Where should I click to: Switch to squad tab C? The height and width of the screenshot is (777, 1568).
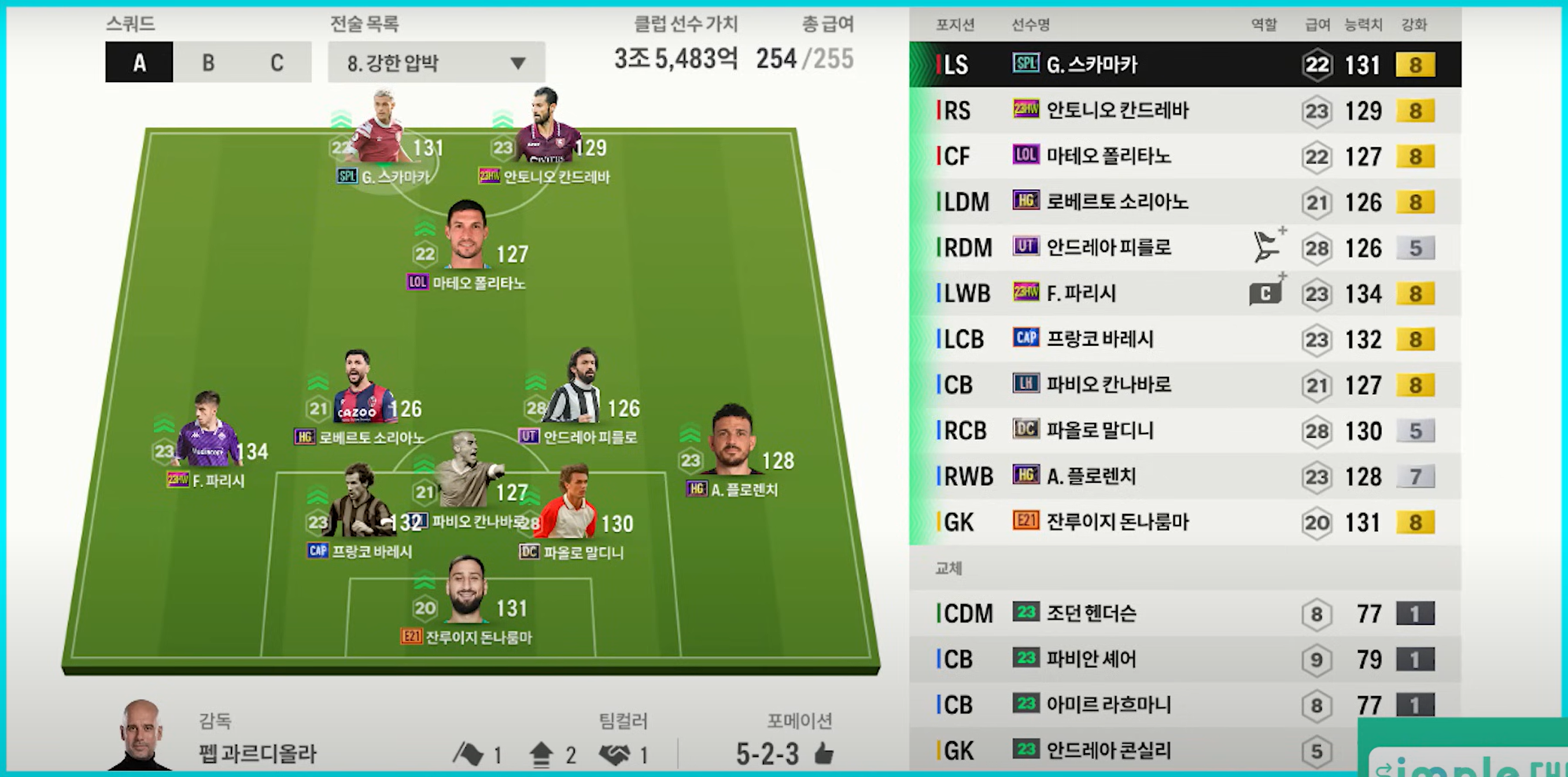coord(277,62)
